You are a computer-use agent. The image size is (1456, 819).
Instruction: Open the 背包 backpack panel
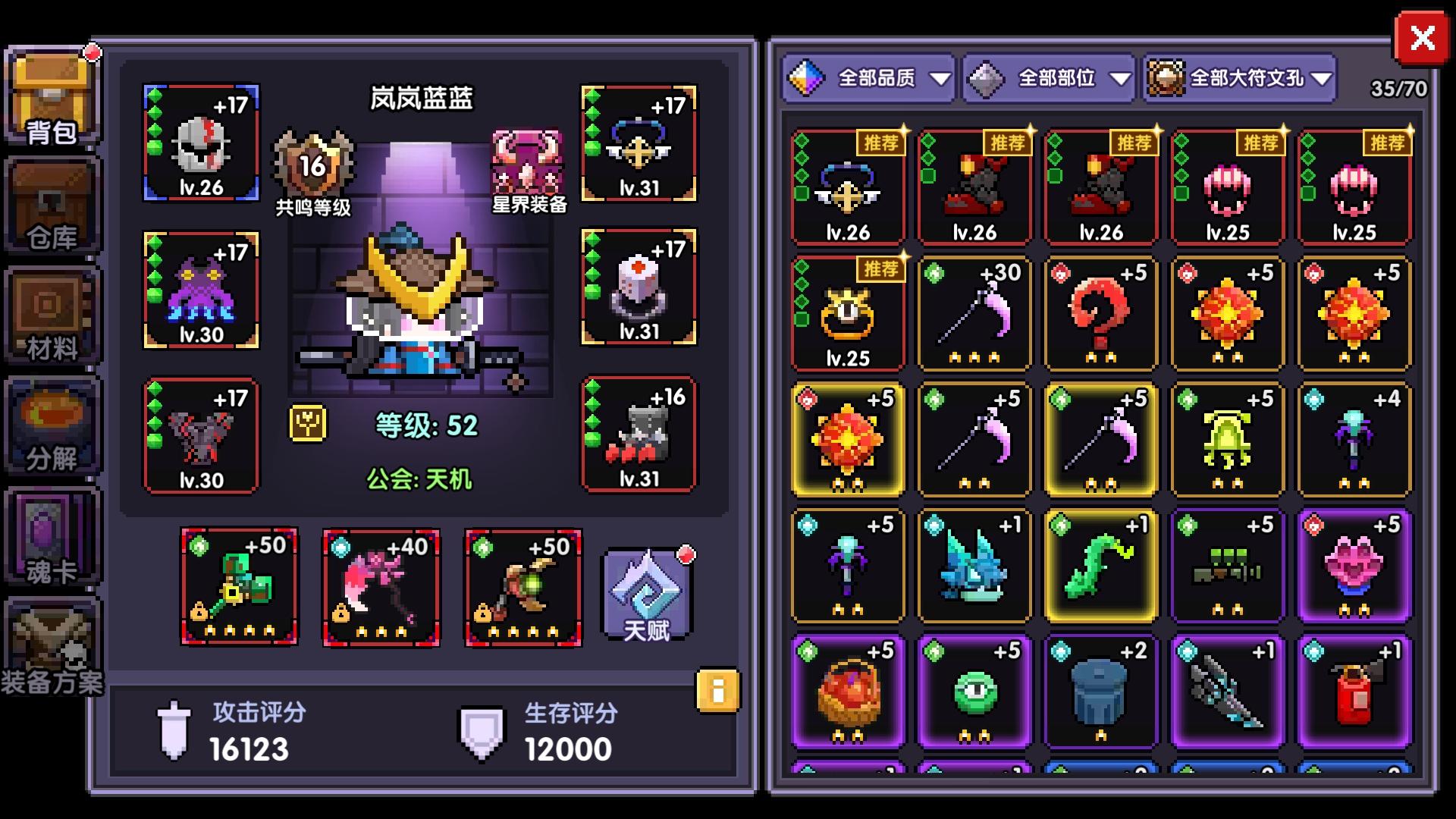(x=52, y=97)
